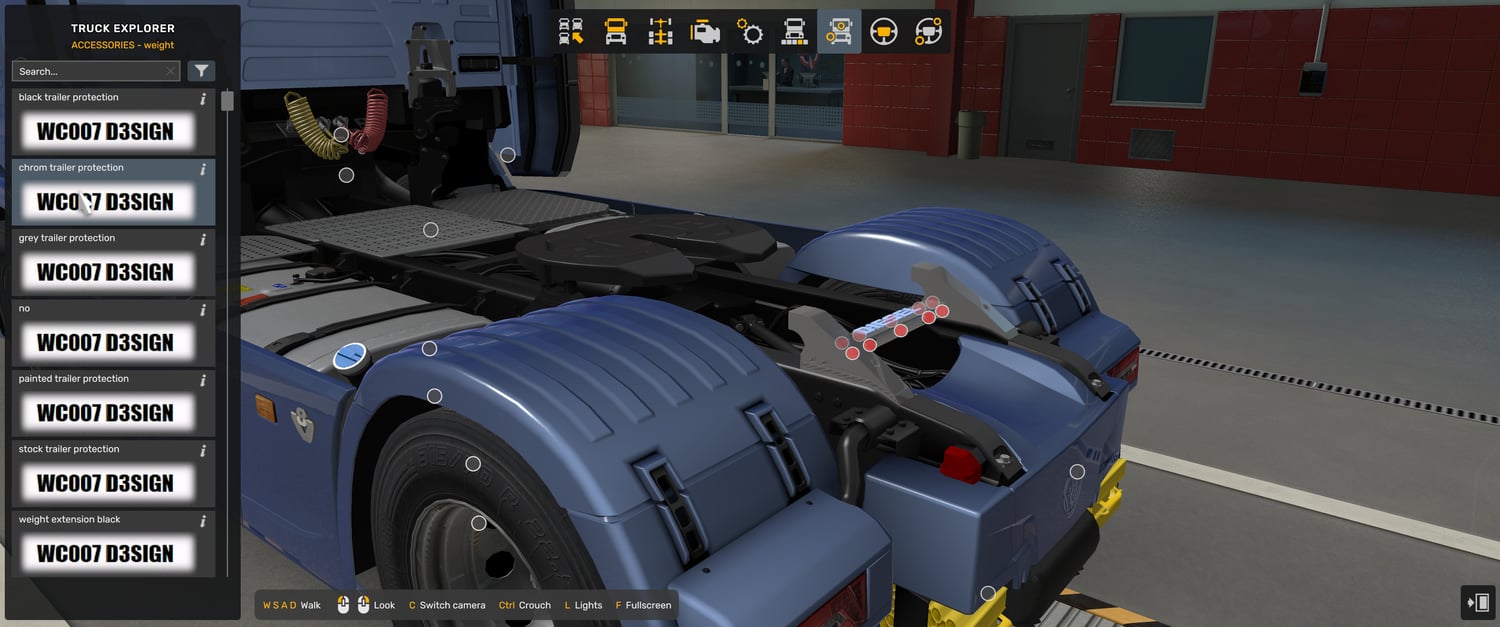1500x627 pixels.
Task: Show info for grey trailer protection
Action: point(203,240)
